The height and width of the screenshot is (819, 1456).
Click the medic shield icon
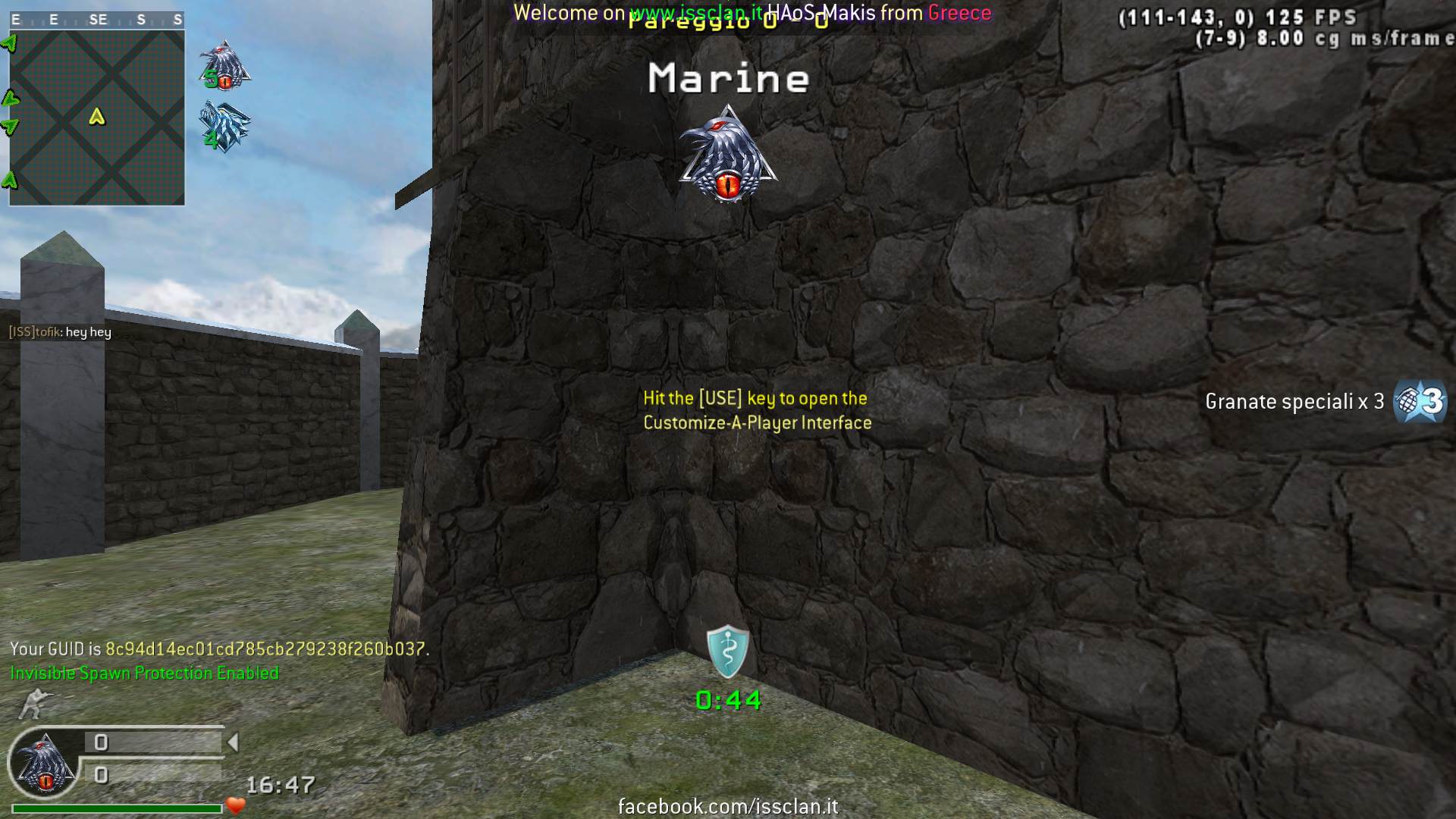click(x=727, y=651)
